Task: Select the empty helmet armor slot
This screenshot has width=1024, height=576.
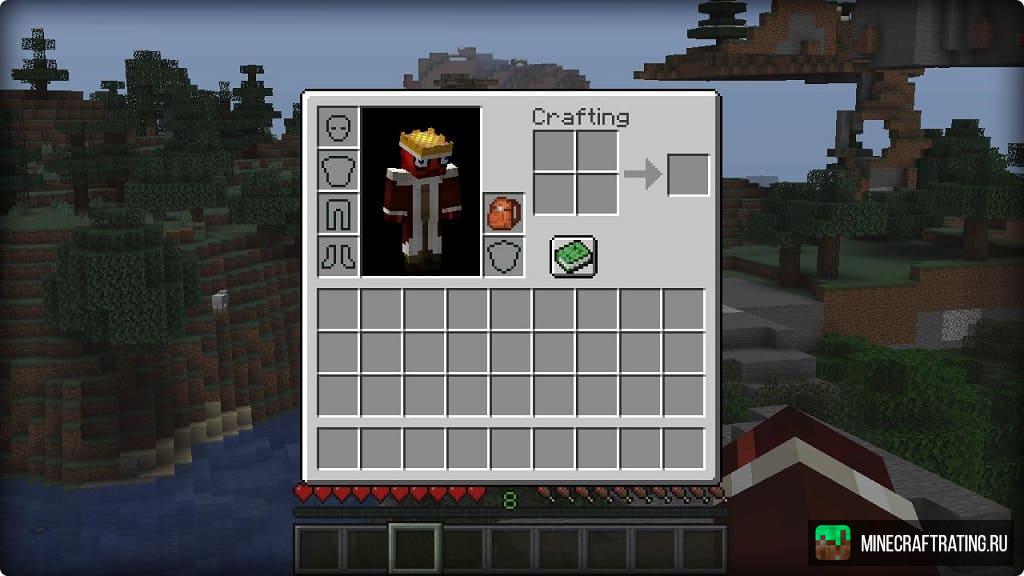Action: pyautogui.click(x=339, y=128)
